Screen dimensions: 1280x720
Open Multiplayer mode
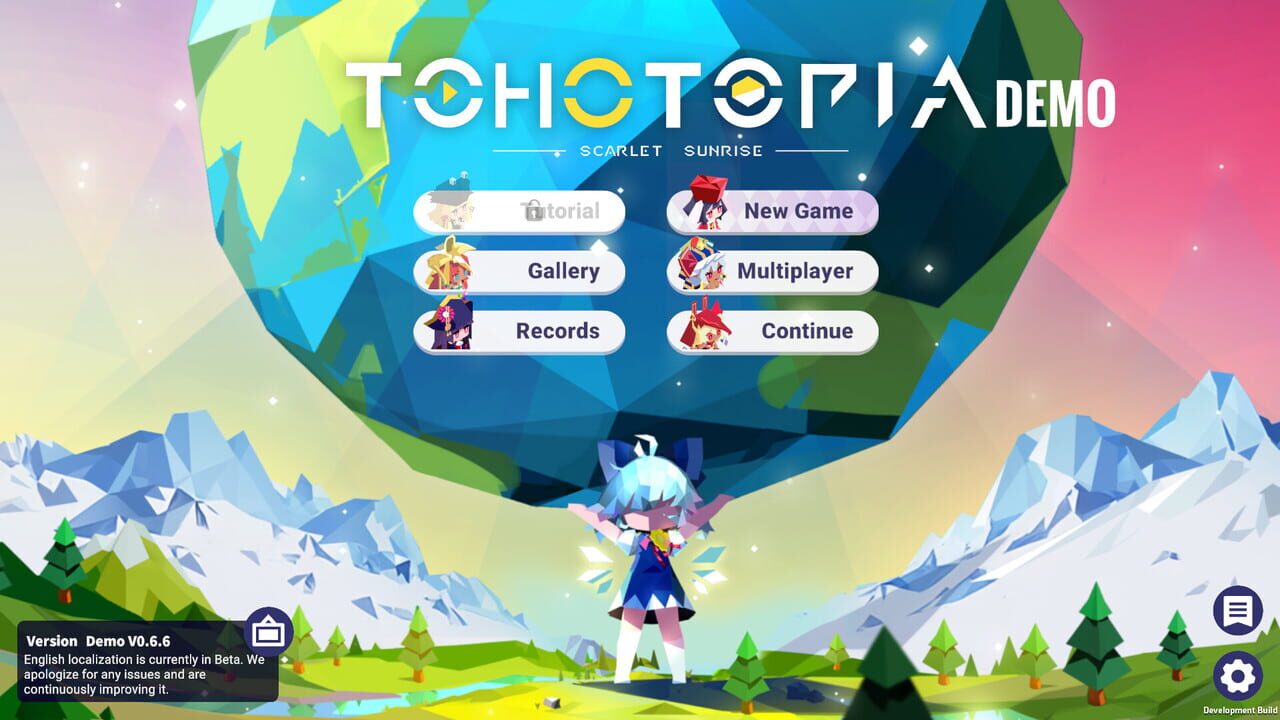tap(795, 271)
